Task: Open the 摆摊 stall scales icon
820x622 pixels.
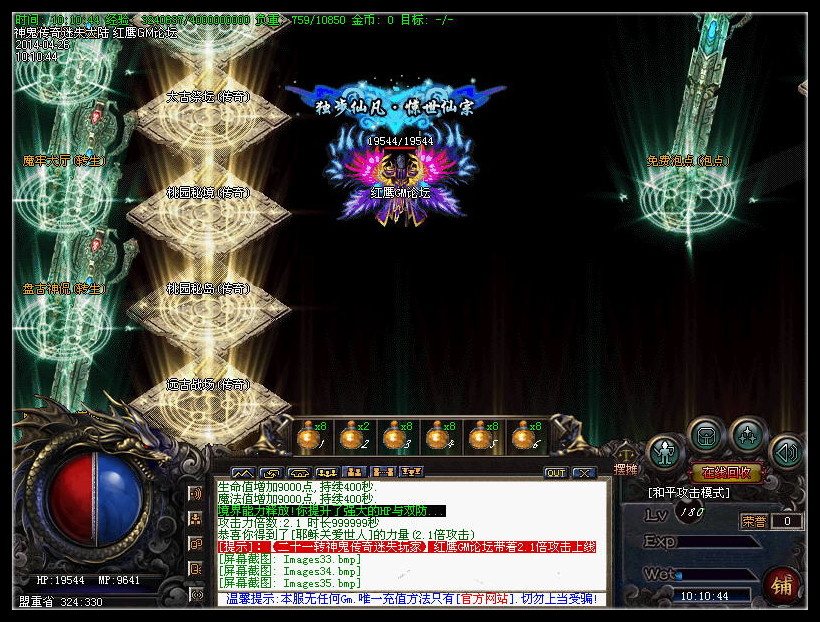Action: (x=626, y=457)
